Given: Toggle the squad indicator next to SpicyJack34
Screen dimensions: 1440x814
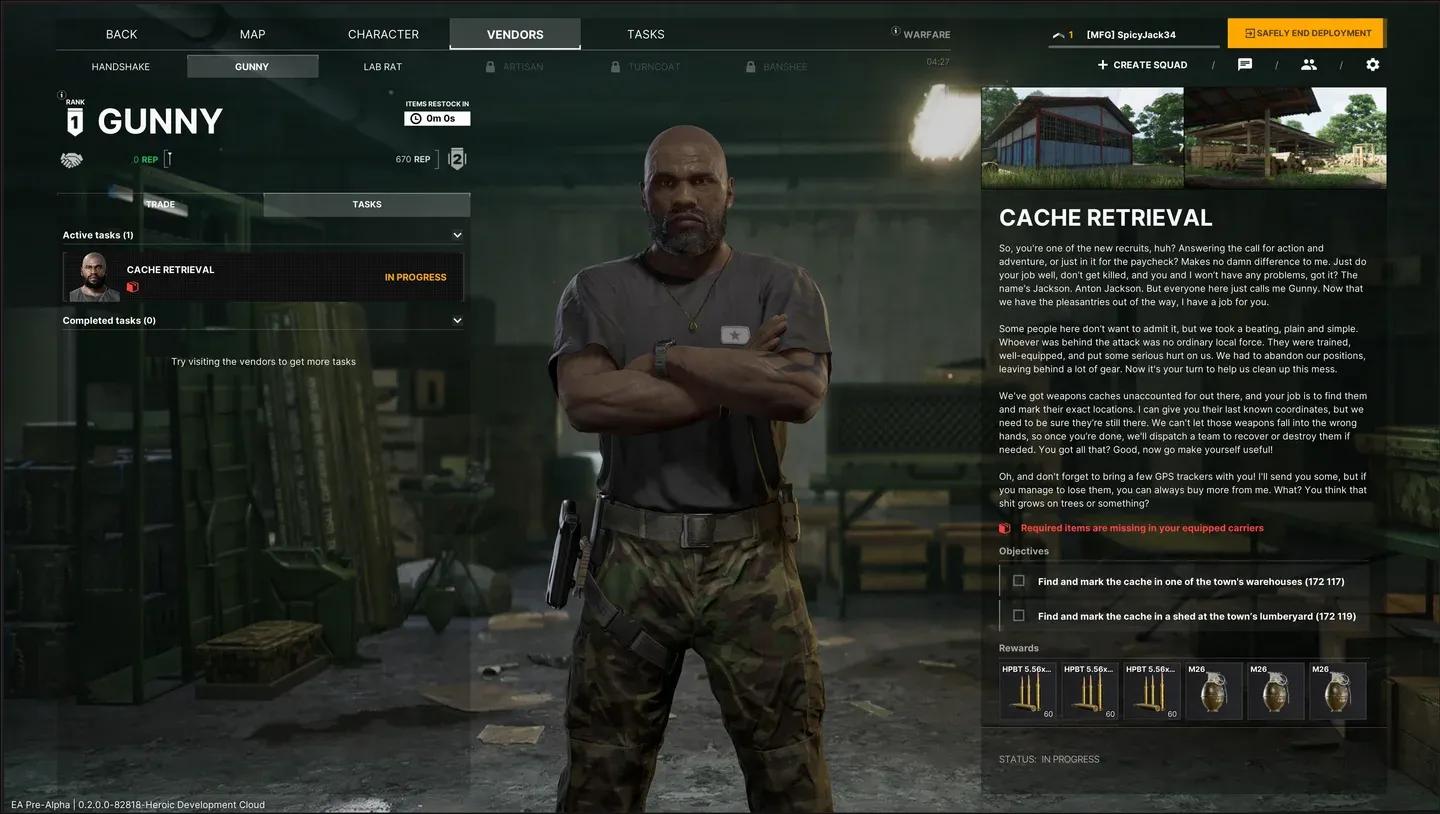Looking at the screenshot, I should [1058, 32].
